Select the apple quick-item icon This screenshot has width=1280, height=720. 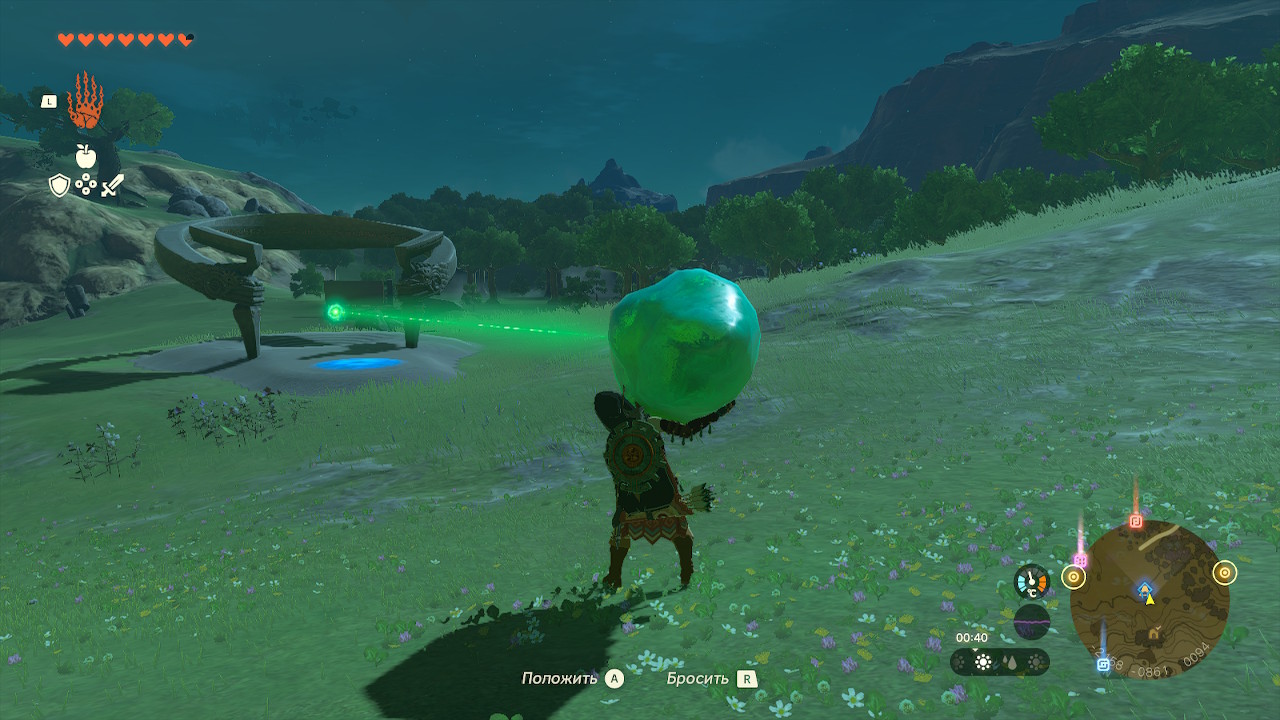point(85,155)
